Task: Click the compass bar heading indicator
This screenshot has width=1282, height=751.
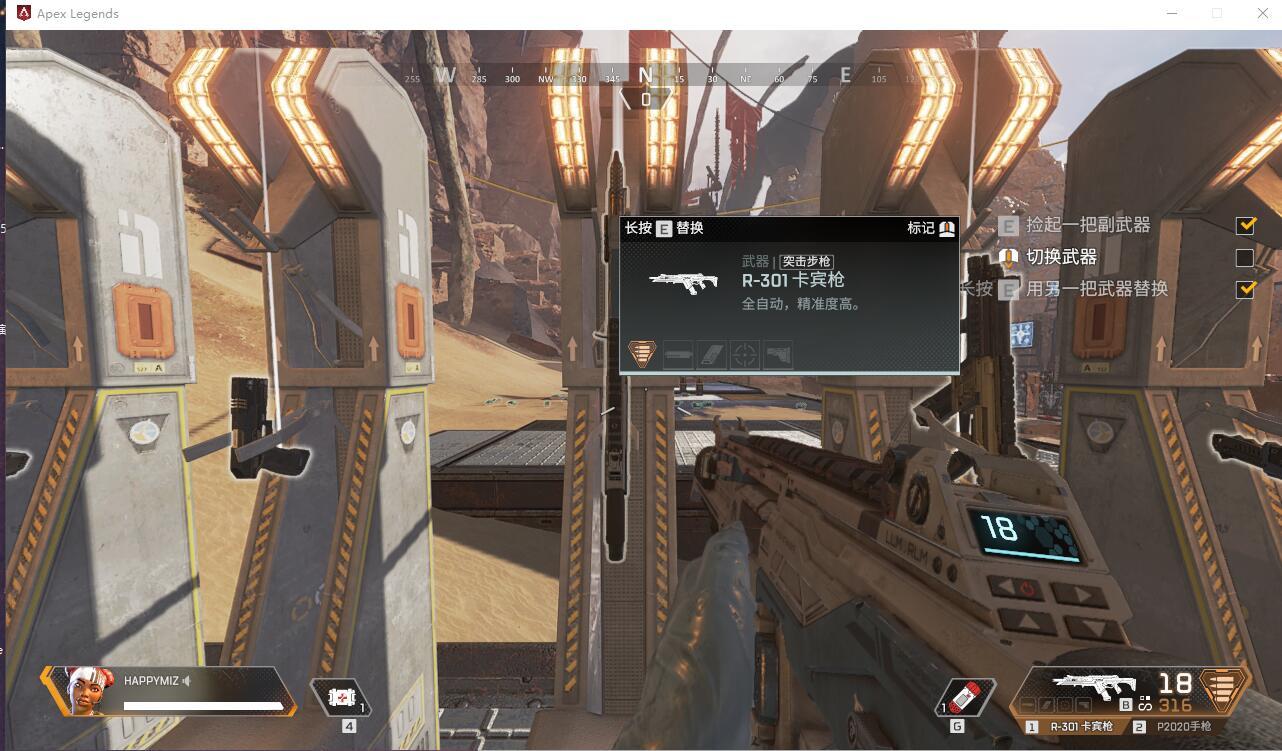Action: (645, 99)
